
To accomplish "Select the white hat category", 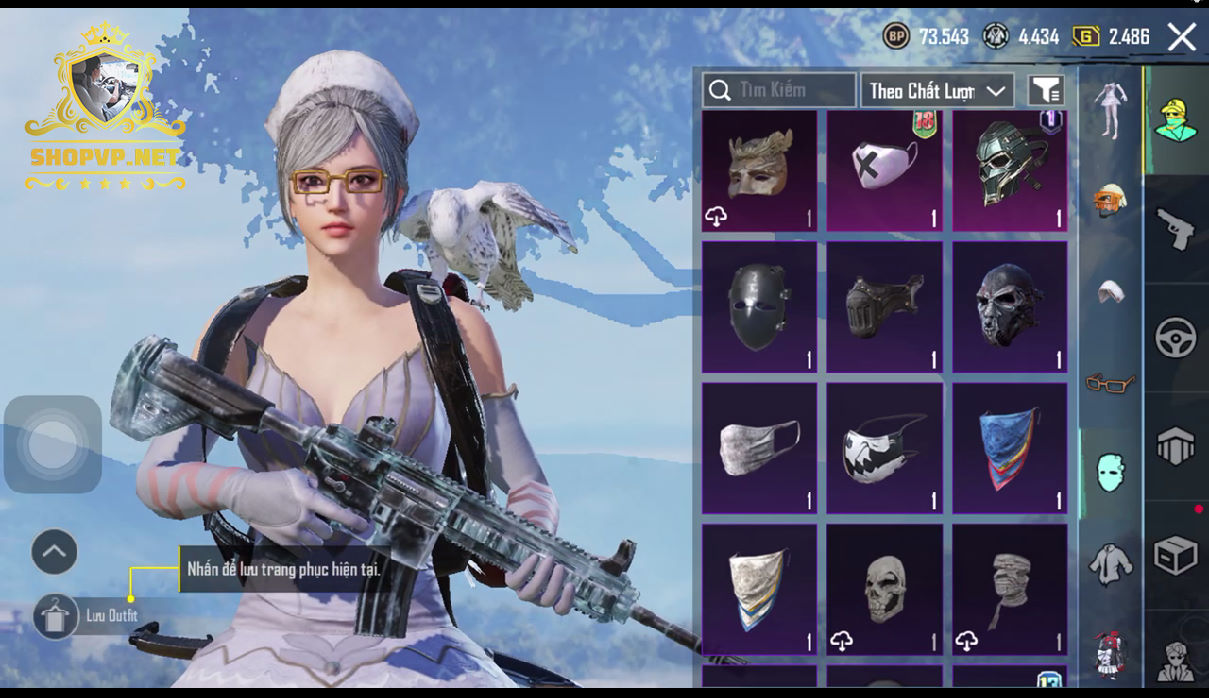I will [x=1110, y=291].
